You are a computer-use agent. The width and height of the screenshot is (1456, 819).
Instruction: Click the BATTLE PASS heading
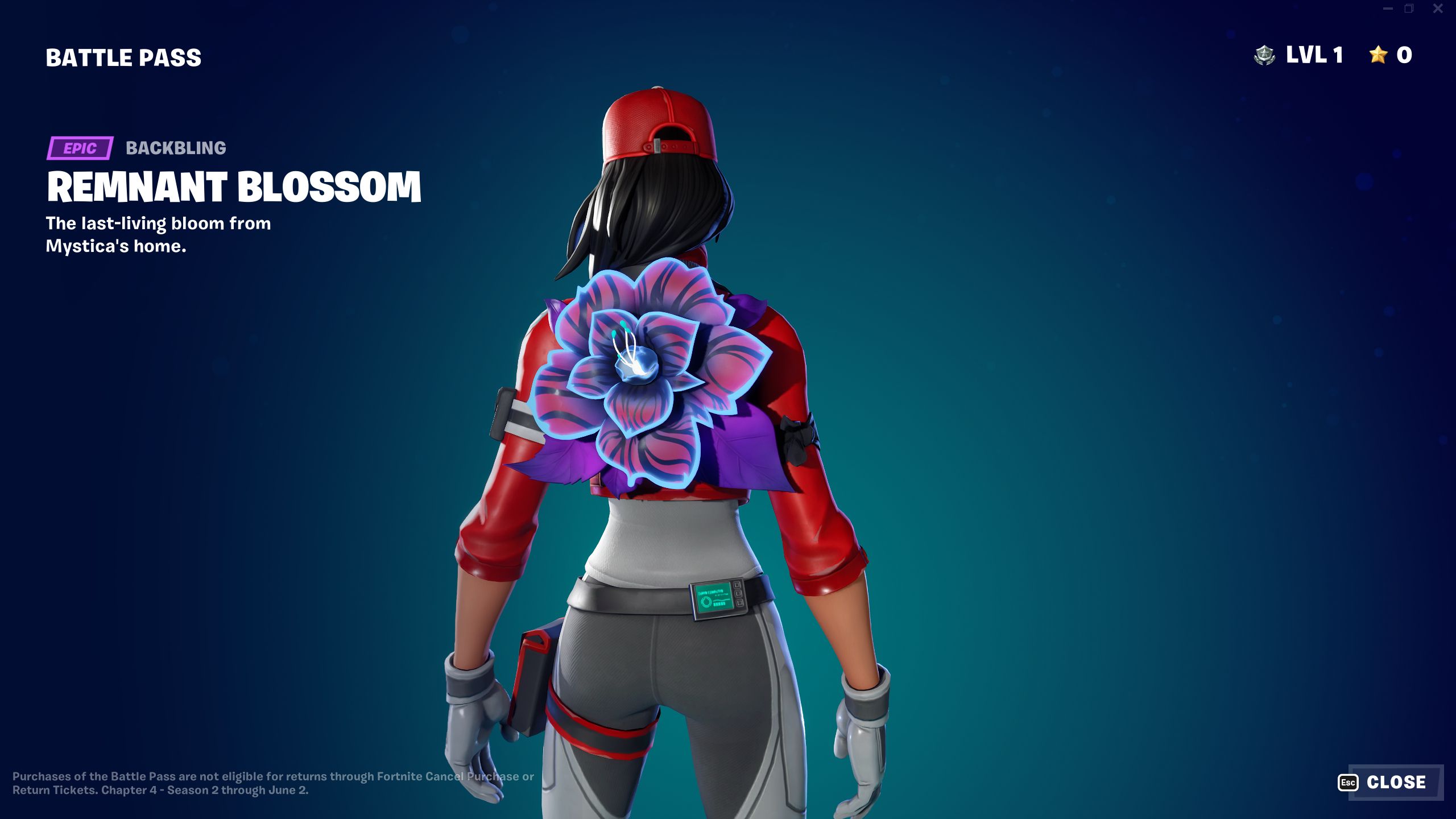123,56
